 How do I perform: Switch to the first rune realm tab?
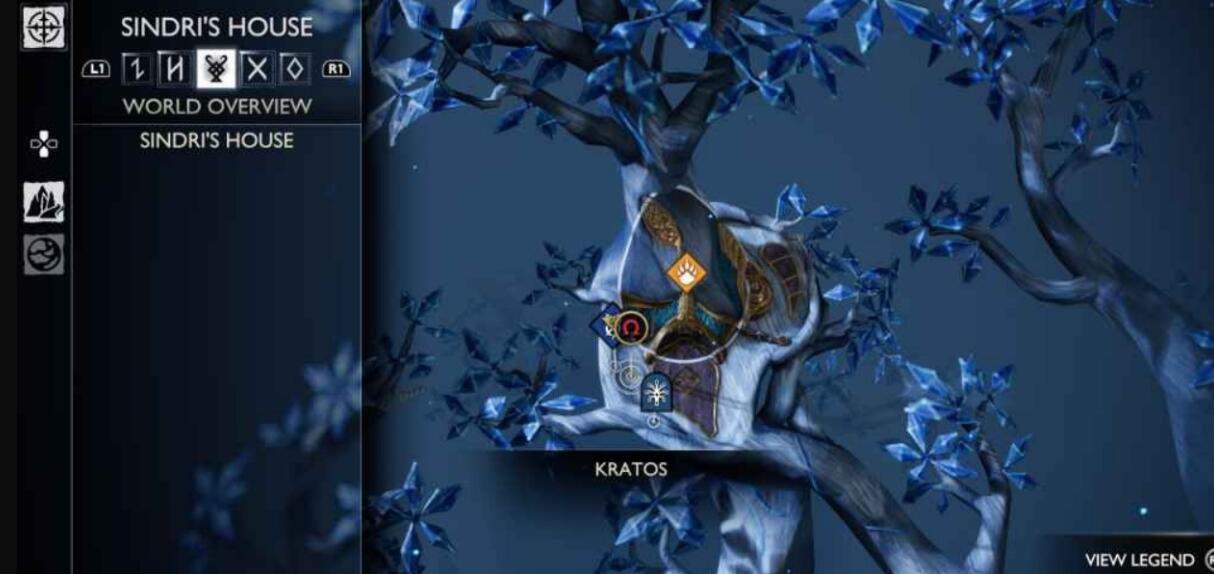pos(136,69)
